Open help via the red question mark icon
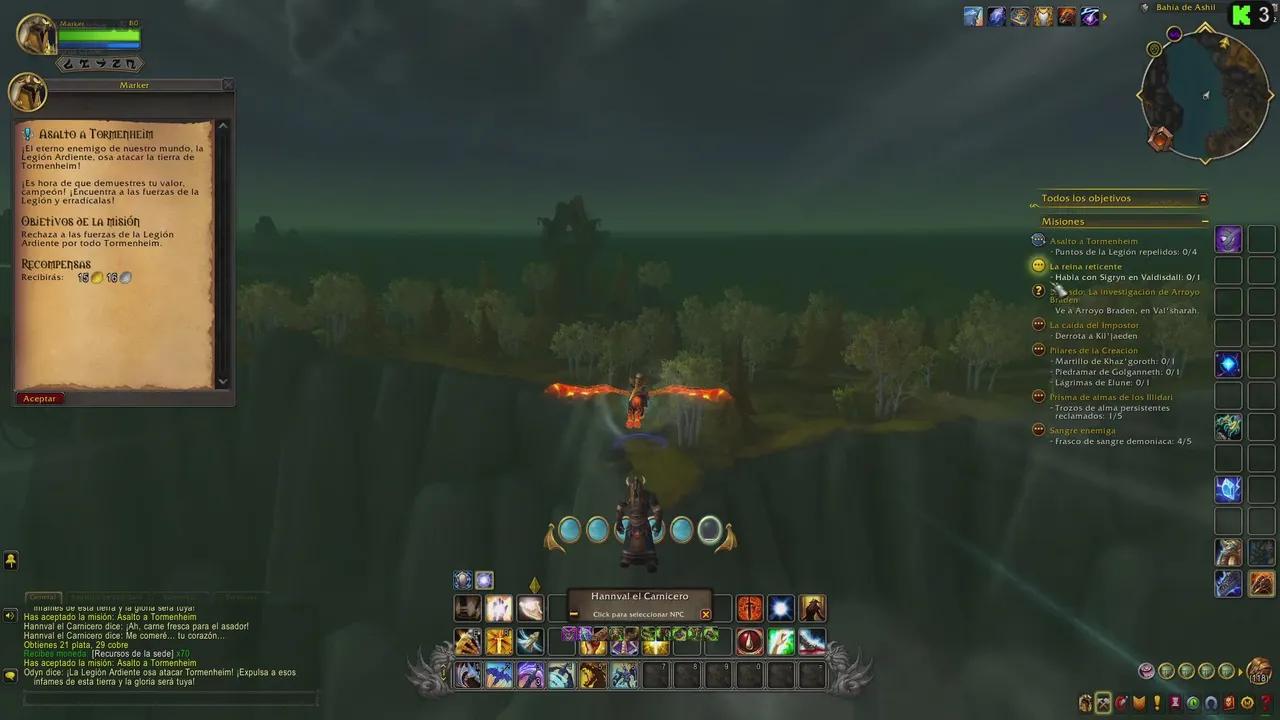The image size is (1280, 720). 1266,703
